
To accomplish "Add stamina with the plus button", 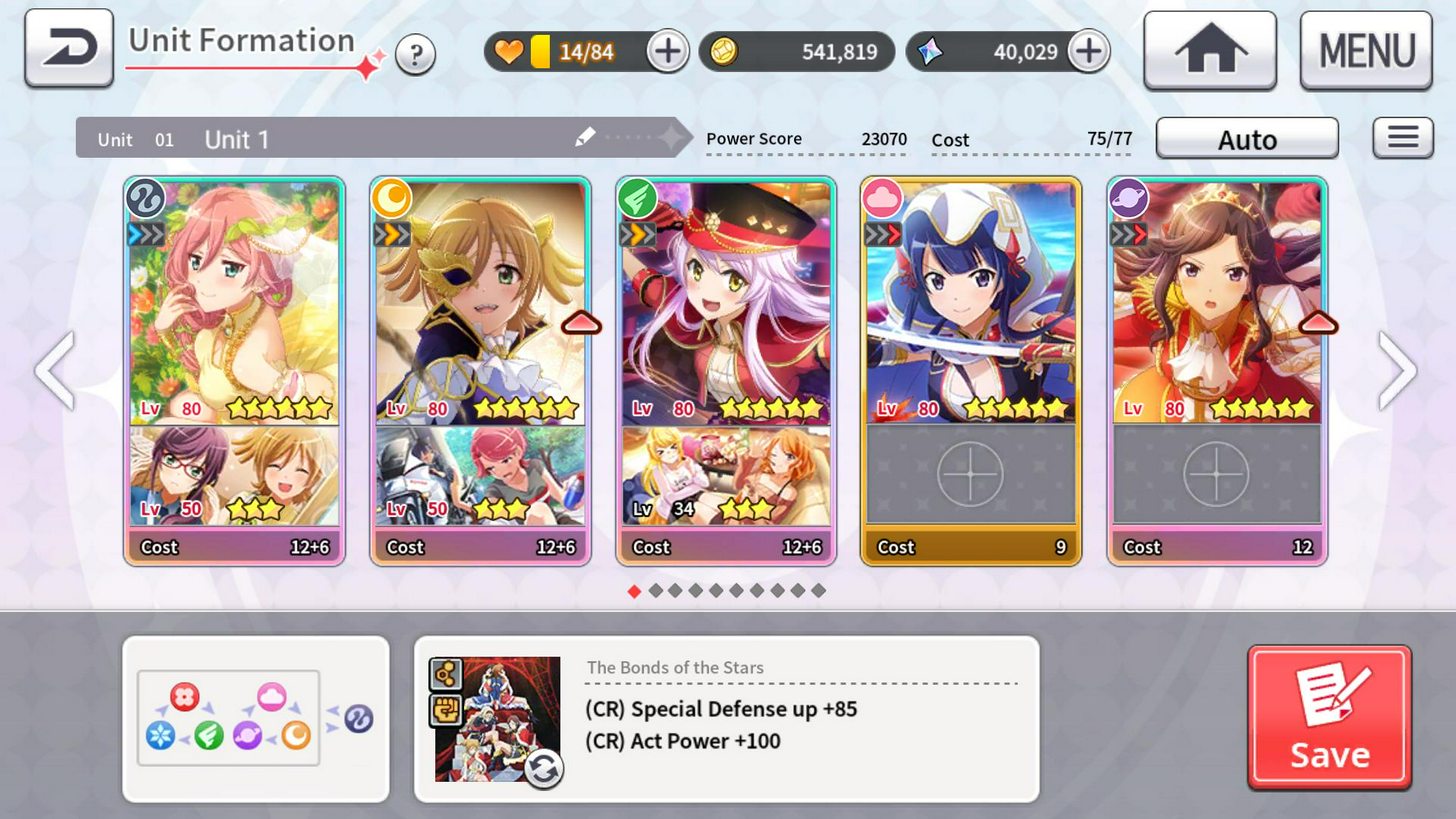I will 667,51.
